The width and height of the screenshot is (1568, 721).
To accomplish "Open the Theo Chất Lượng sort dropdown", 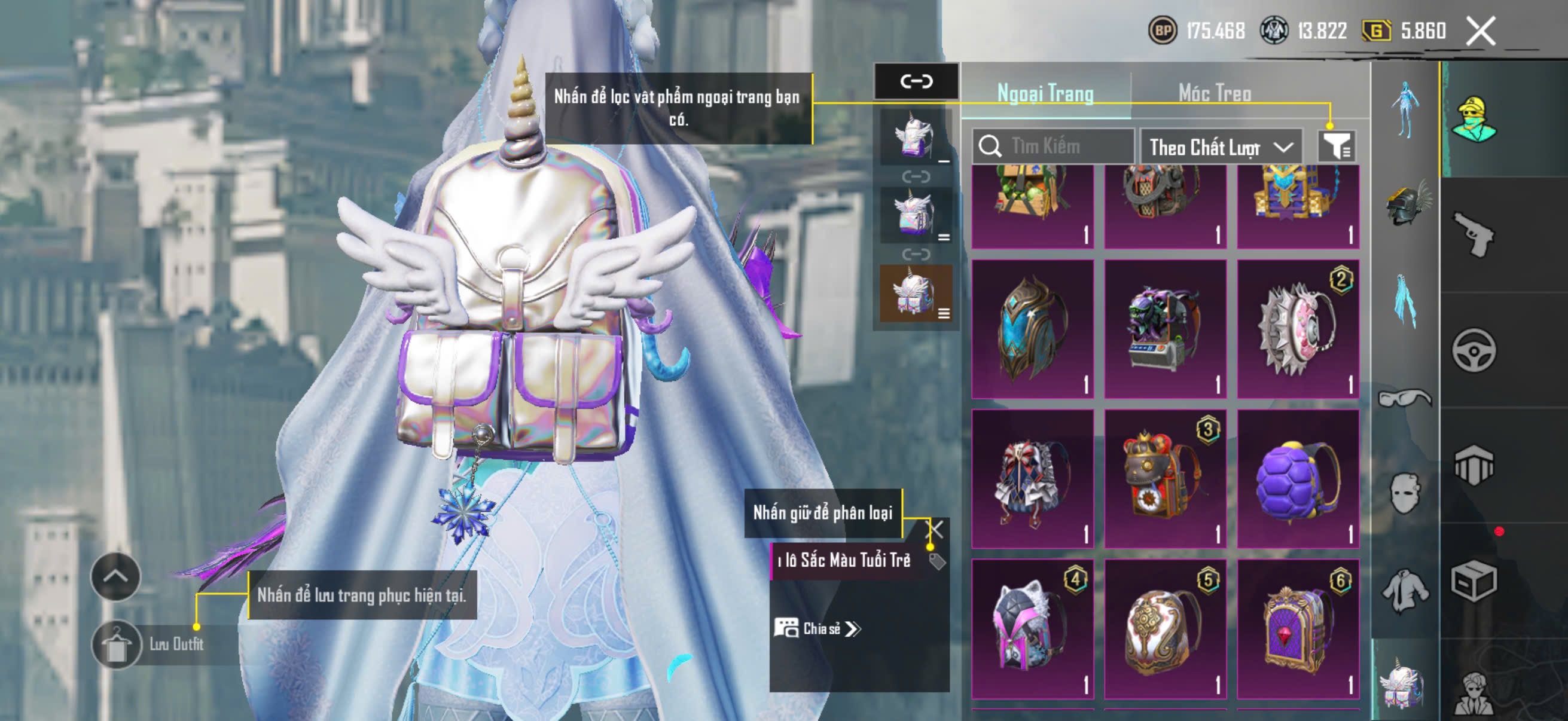I will tap(1221, 146).
